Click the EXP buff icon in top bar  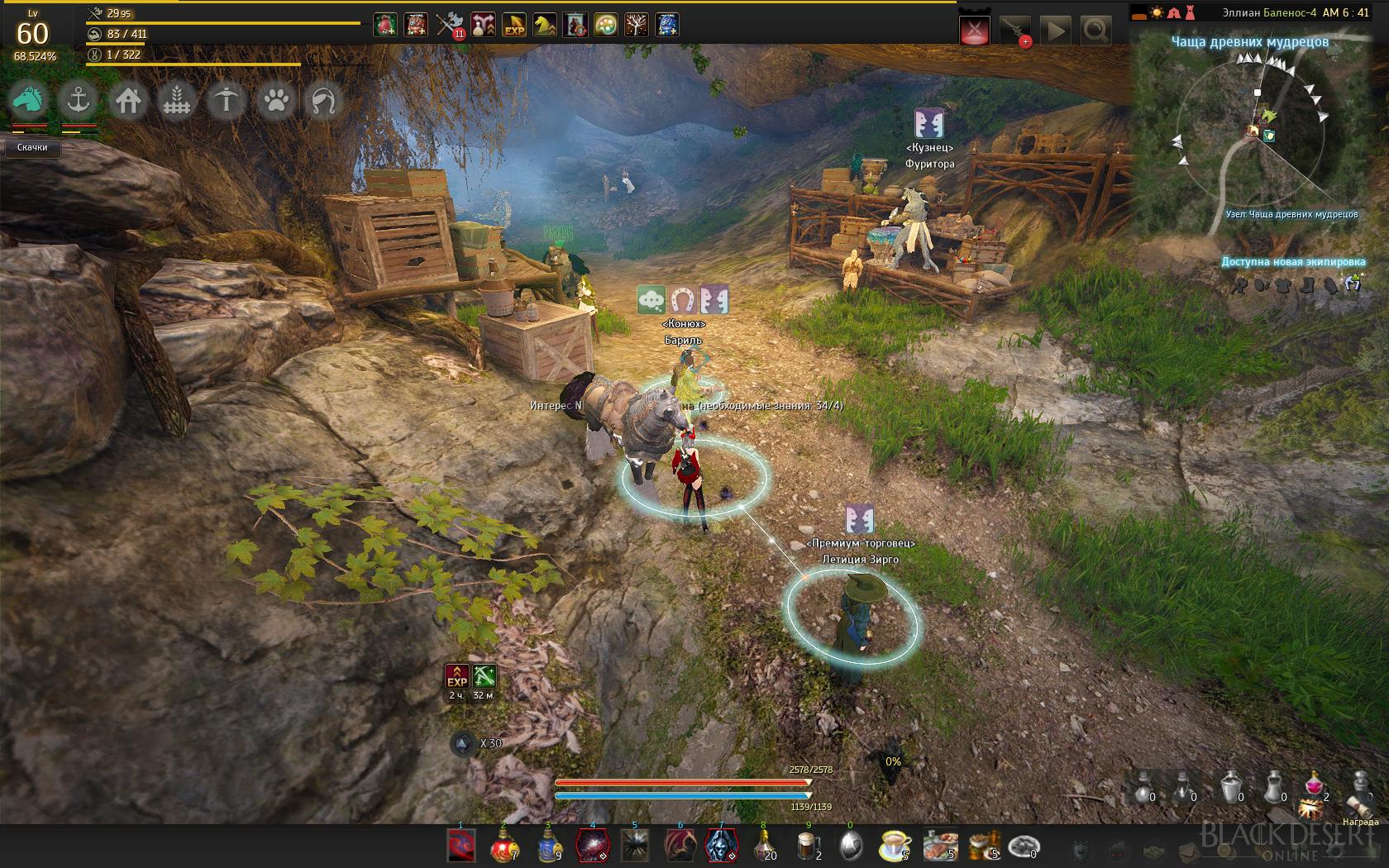[x=513, y=26]
